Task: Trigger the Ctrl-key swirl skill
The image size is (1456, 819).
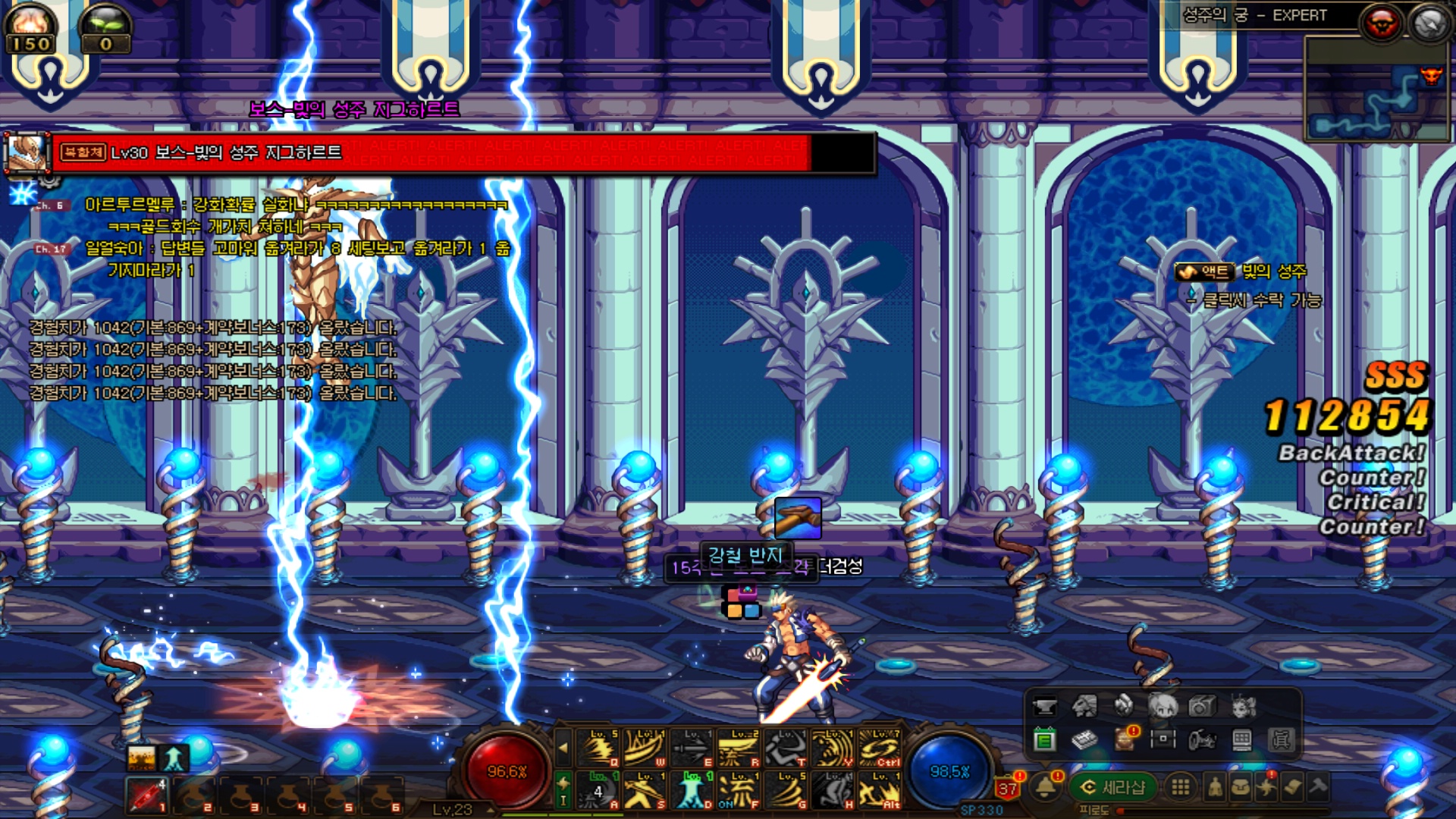Action: pyautogui.click(x=880, y=747)
